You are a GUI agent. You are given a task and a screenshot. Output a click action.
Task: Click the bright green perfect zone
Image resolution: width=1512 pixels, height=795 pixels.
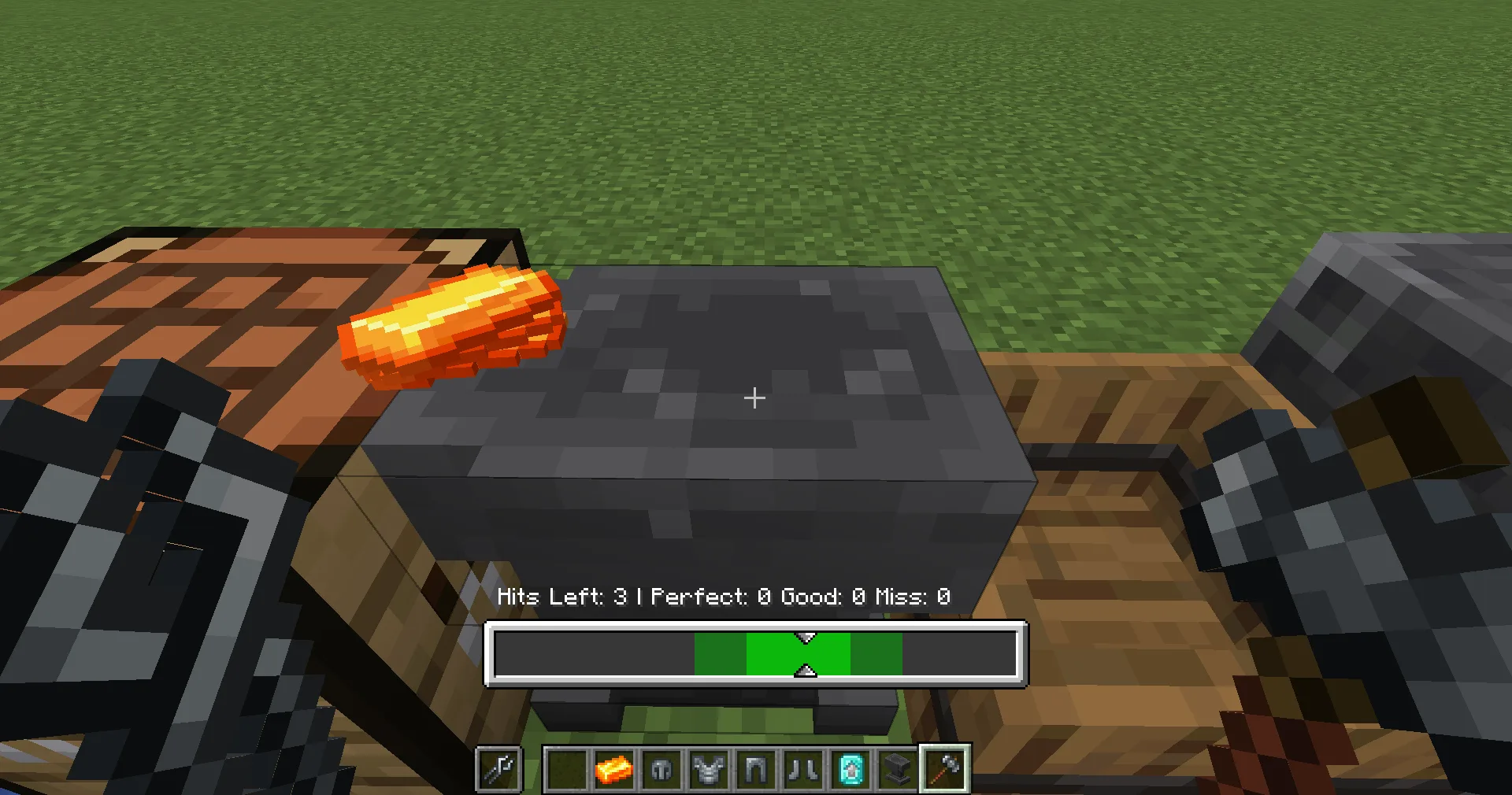point(798,654)
